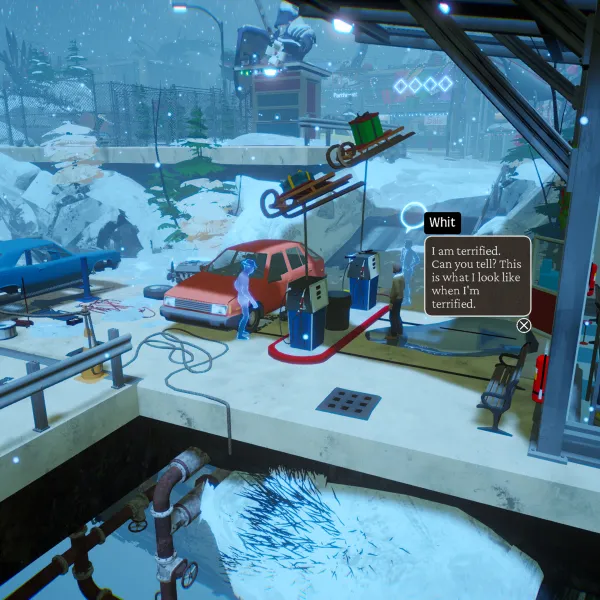Click the glowing speech bubble icon above Whit

click(412, 219)
